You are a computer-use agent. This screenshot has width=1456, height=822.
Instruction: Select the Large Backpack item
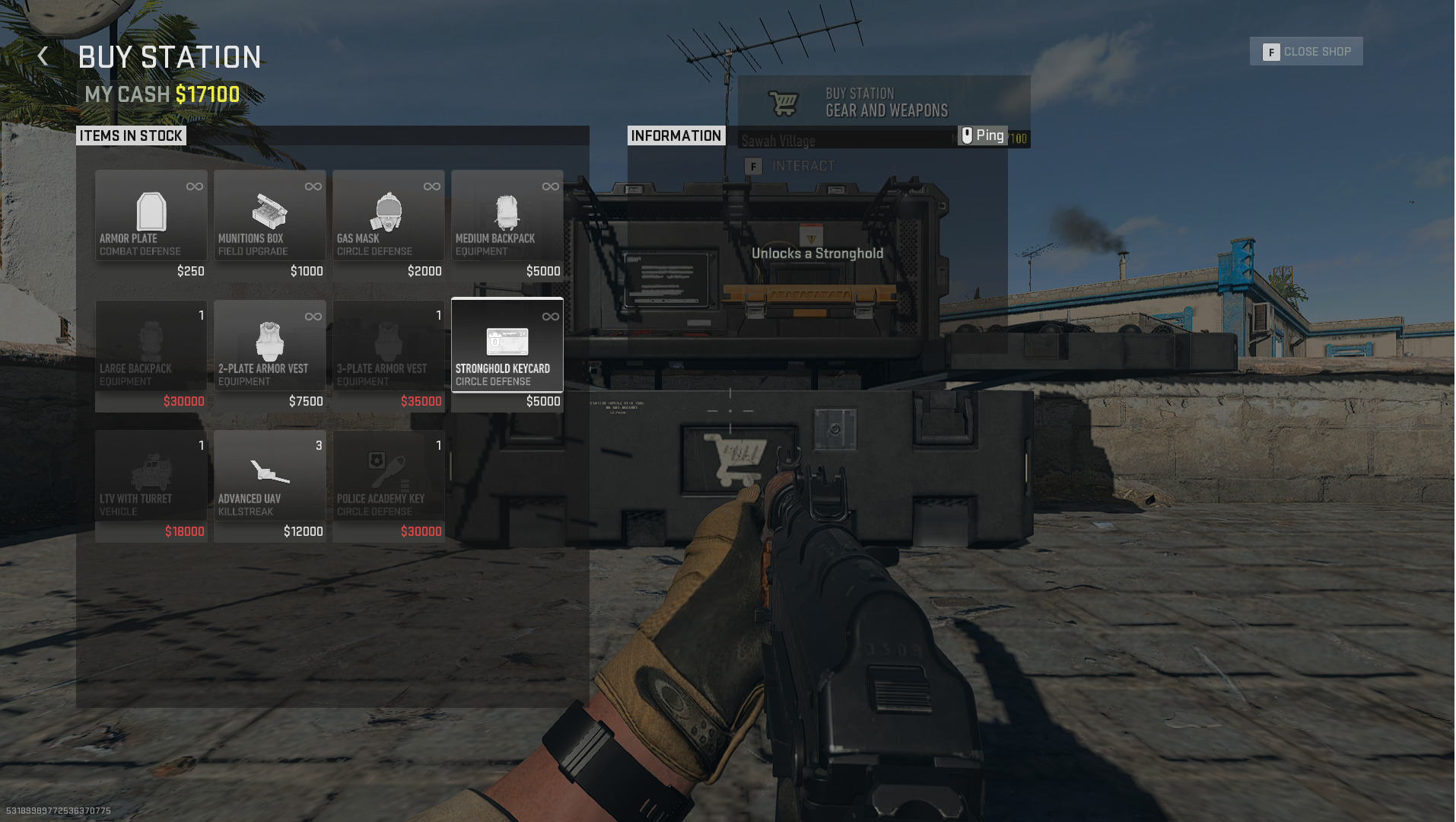151,346
